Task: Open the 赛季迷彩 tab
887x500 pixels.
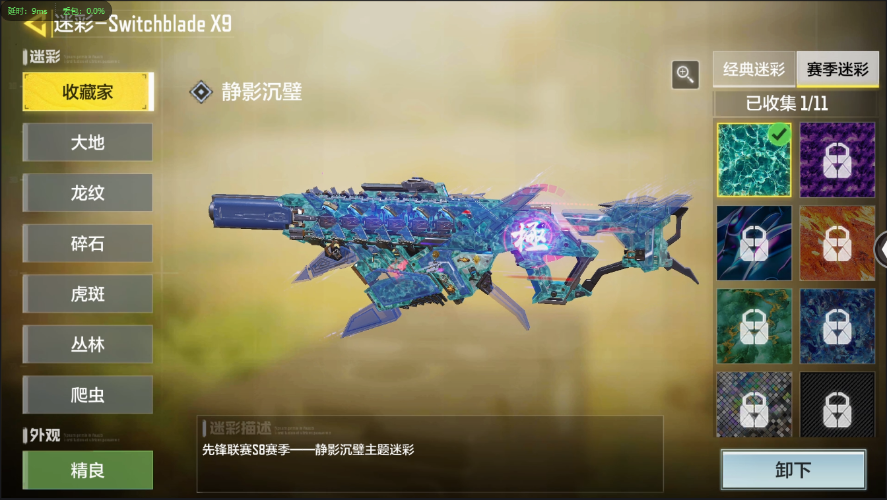Action: pos(837,70)
